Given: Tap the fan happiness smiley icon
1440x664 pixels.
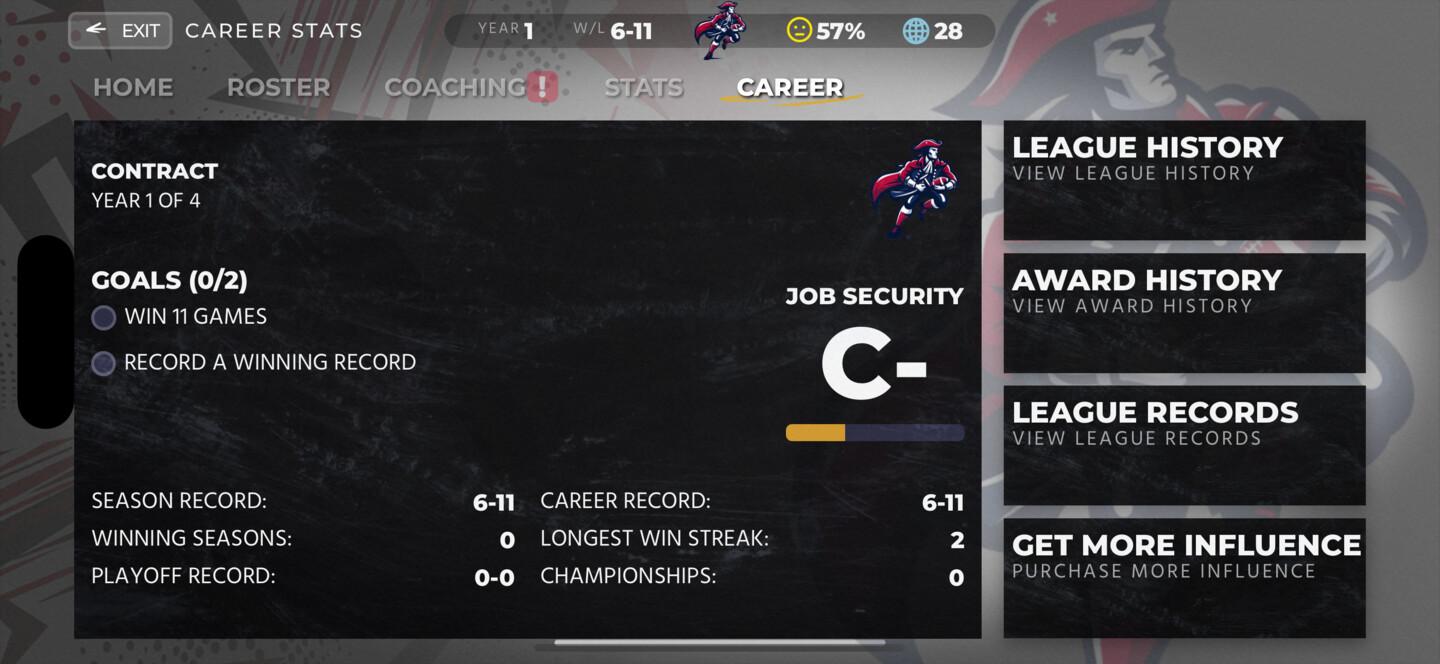Looking at the screenshot, I should (799, 31).
